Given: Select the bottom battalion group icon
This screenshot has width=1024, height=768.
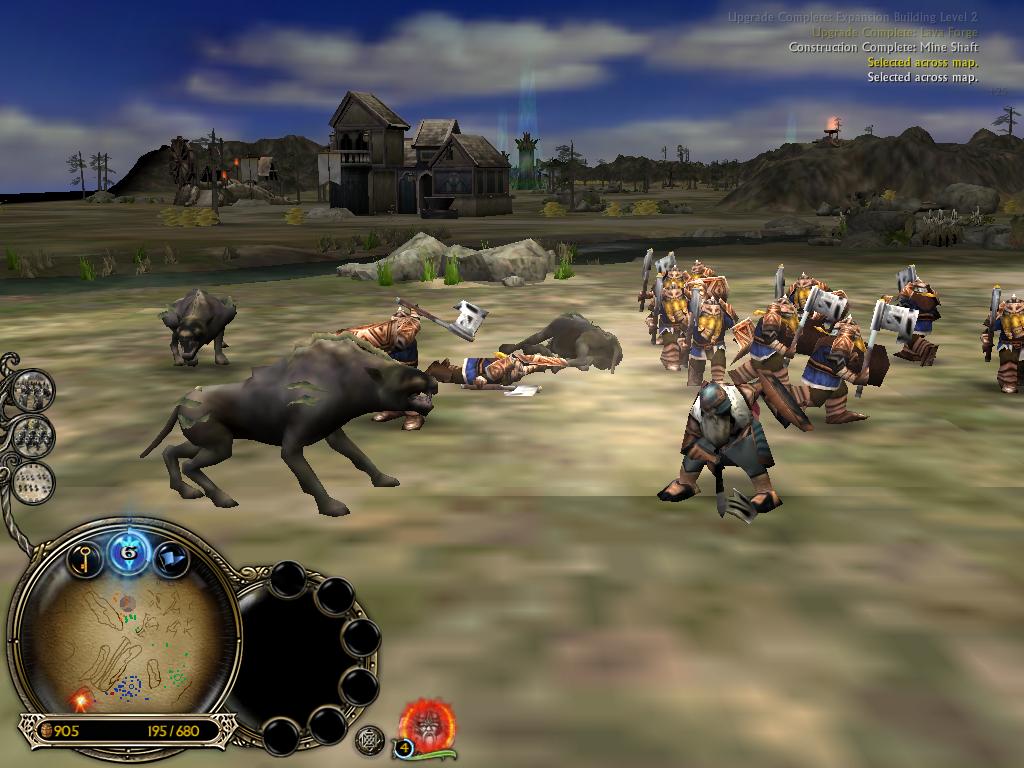Looking at the screenshot, I should 34,481.
